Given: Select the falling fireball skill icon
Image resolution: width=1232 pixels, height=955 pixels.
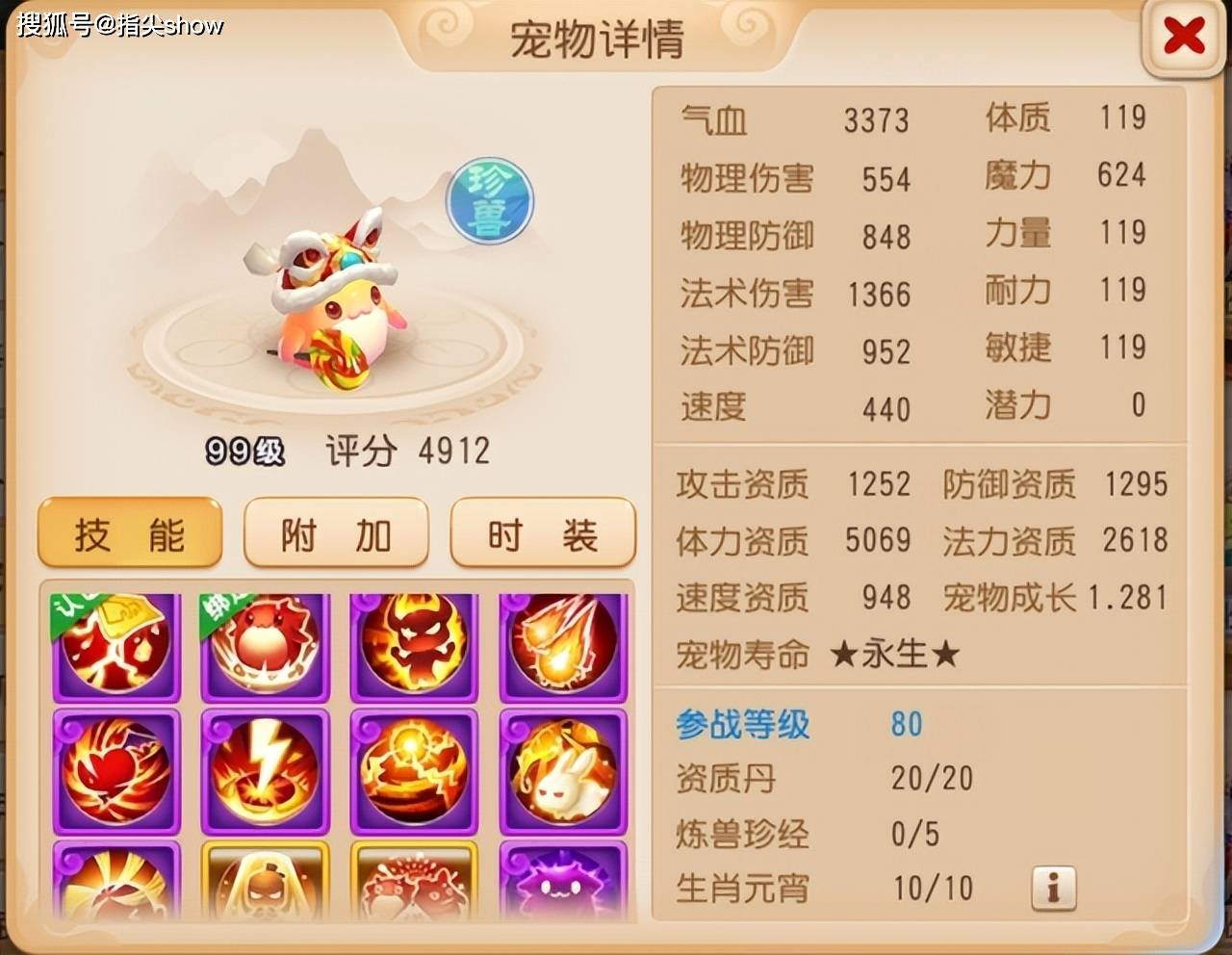Looking at the screenshot, I should pyautogui.click(x=563, y=643).
